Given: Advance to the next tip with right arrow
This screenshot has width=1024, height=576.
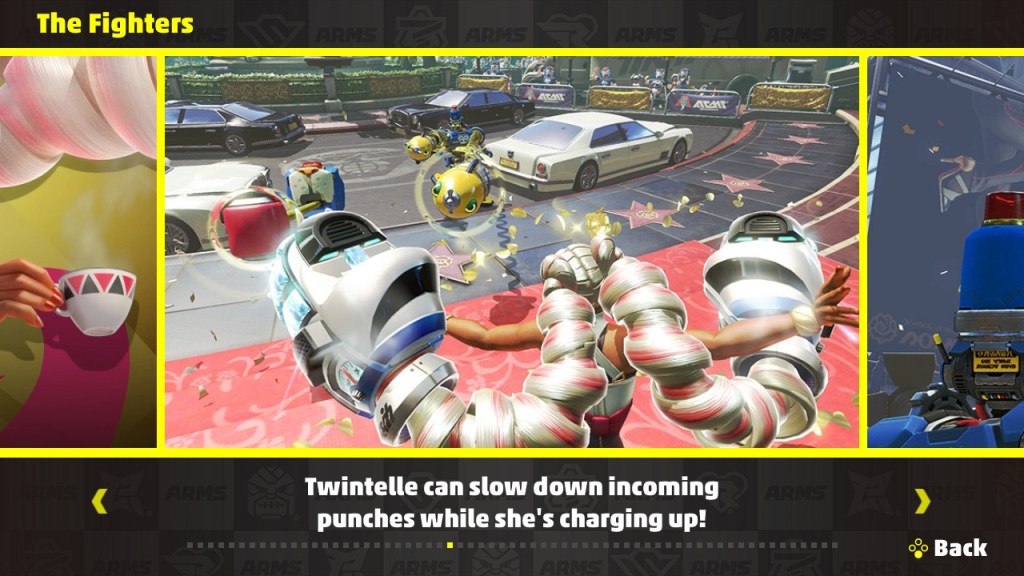Looking at the screenshot, I should [922, 500].
